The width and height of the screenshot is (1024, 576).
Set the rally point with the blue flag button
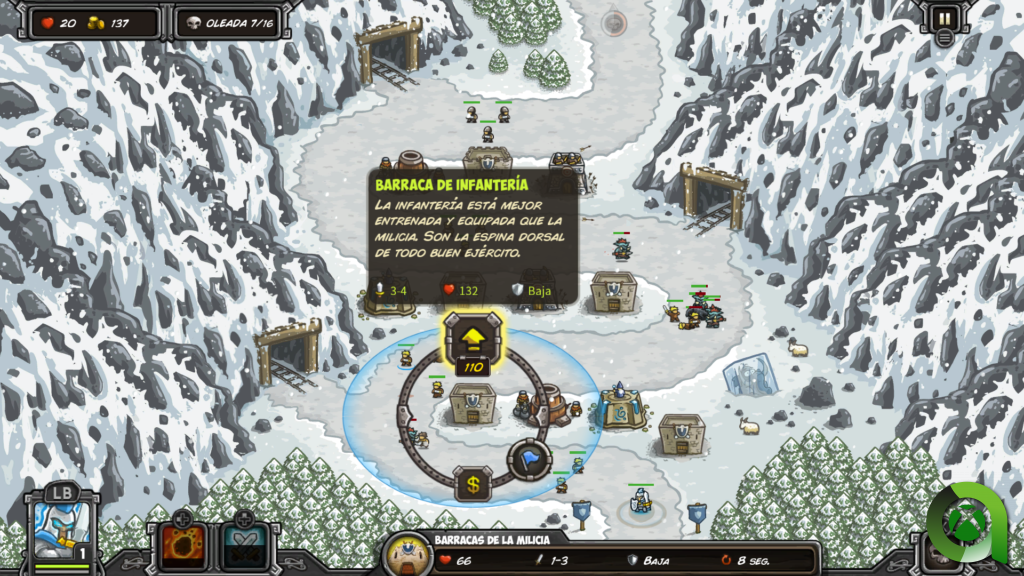(529, 459)
